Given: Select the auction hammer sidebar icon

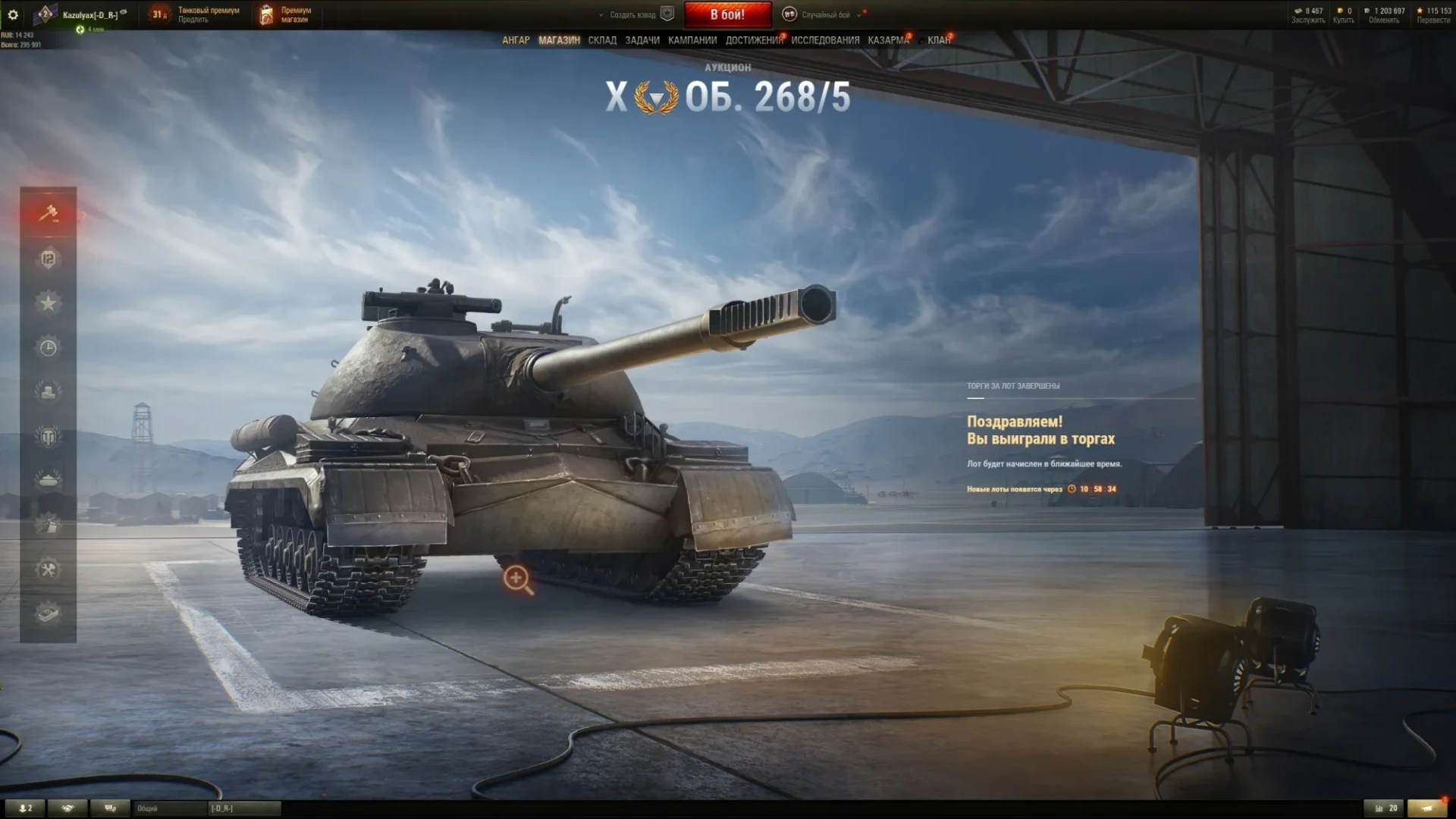Looking at the screenshot, I should point(48,214).
